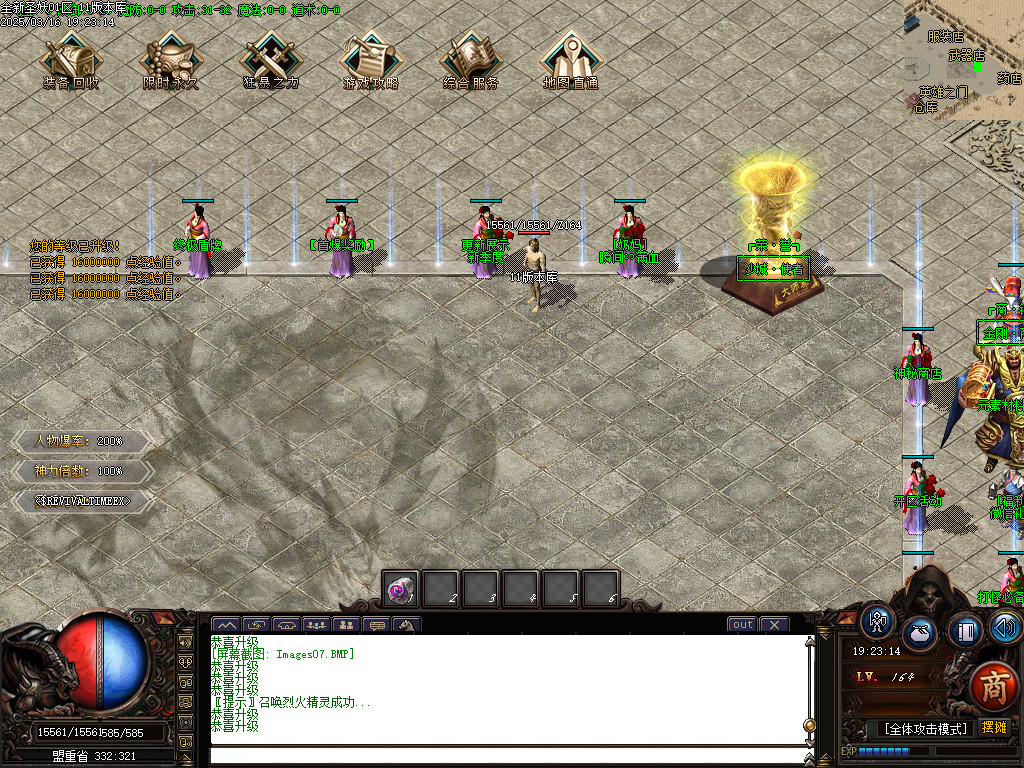
Task: Open the 限时永久 treasure icon
Action: pyautogui.click(x=170, y=58)
